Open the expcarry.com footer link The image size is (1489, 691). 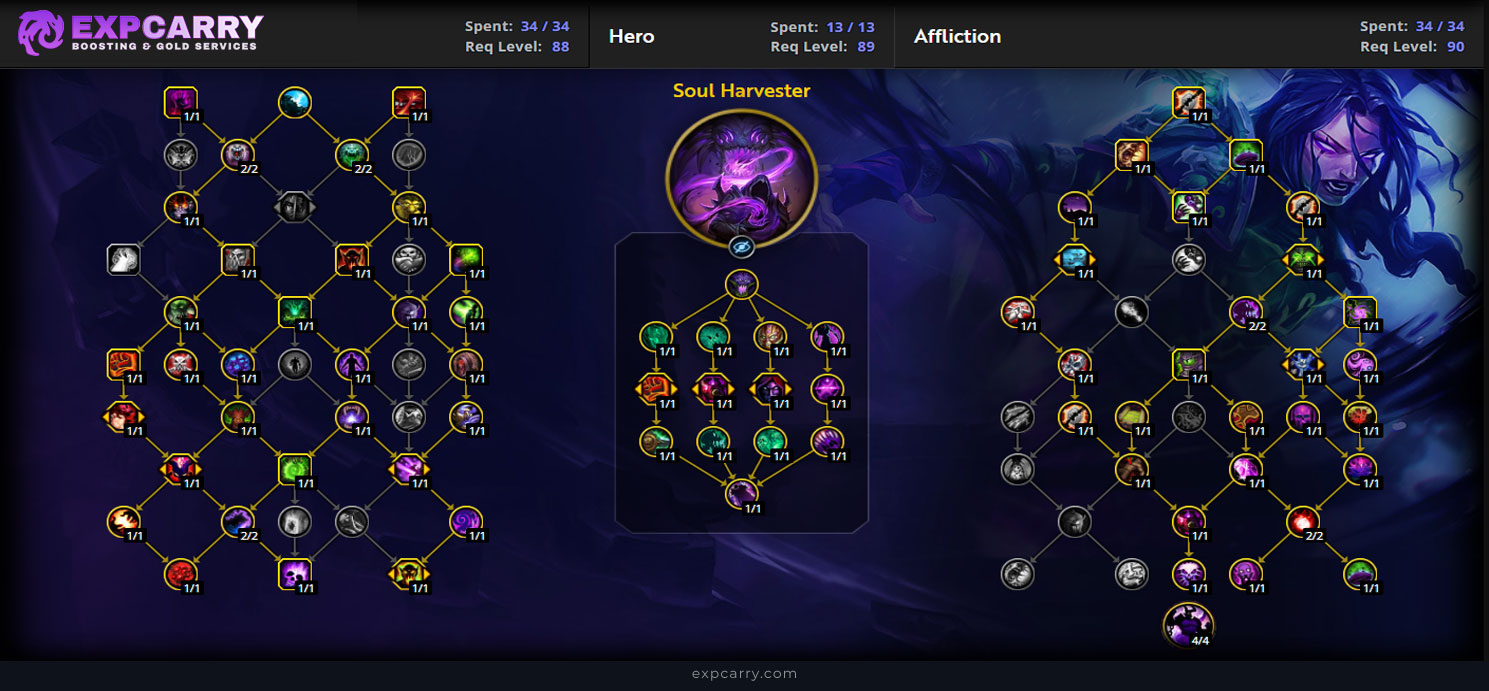click(x=744, y=673)
